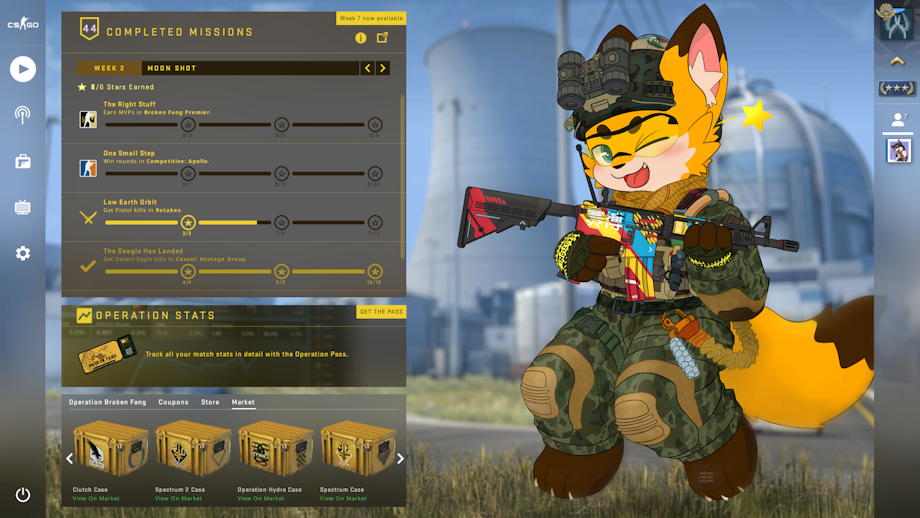Viewport: 920px width, 518px height.
Task: Switch to the Operation Broken Fang tab
Action: pyautogui.click(x=107, y=402)
